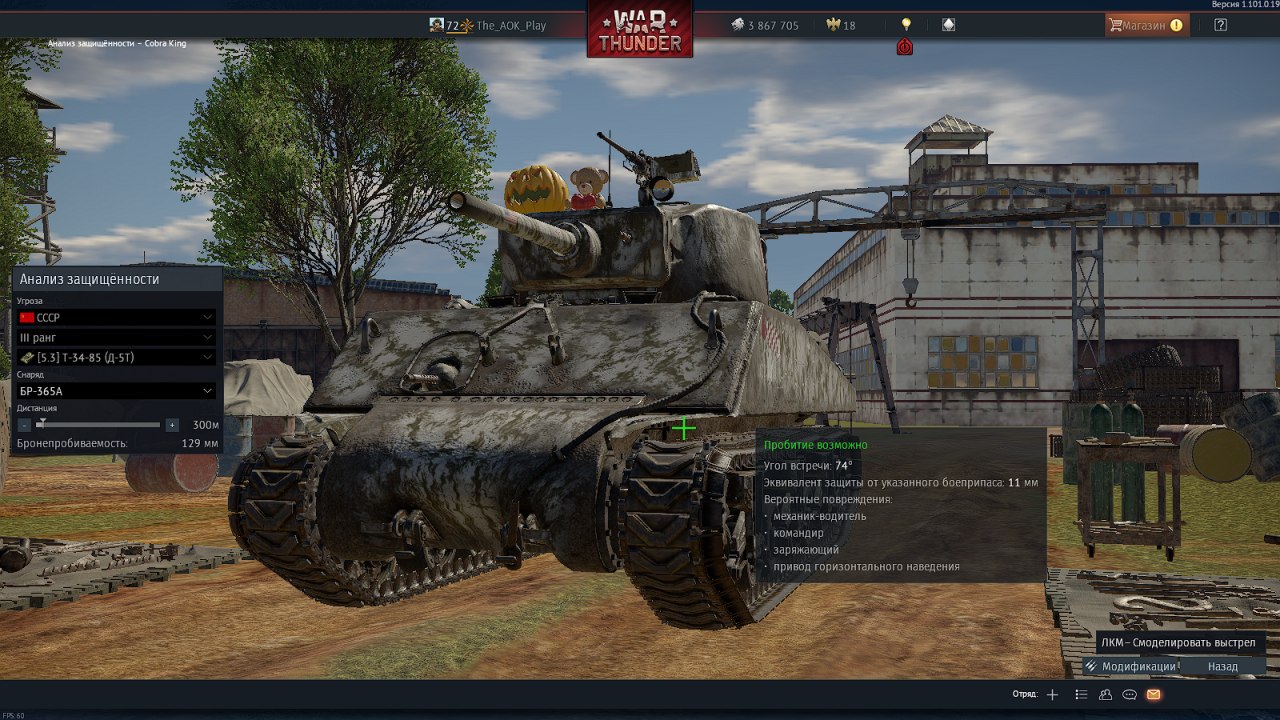Open the contacts friends icon
Image resolution: width=1280 pixels, height=720 pixels.
coord(1105,694)
